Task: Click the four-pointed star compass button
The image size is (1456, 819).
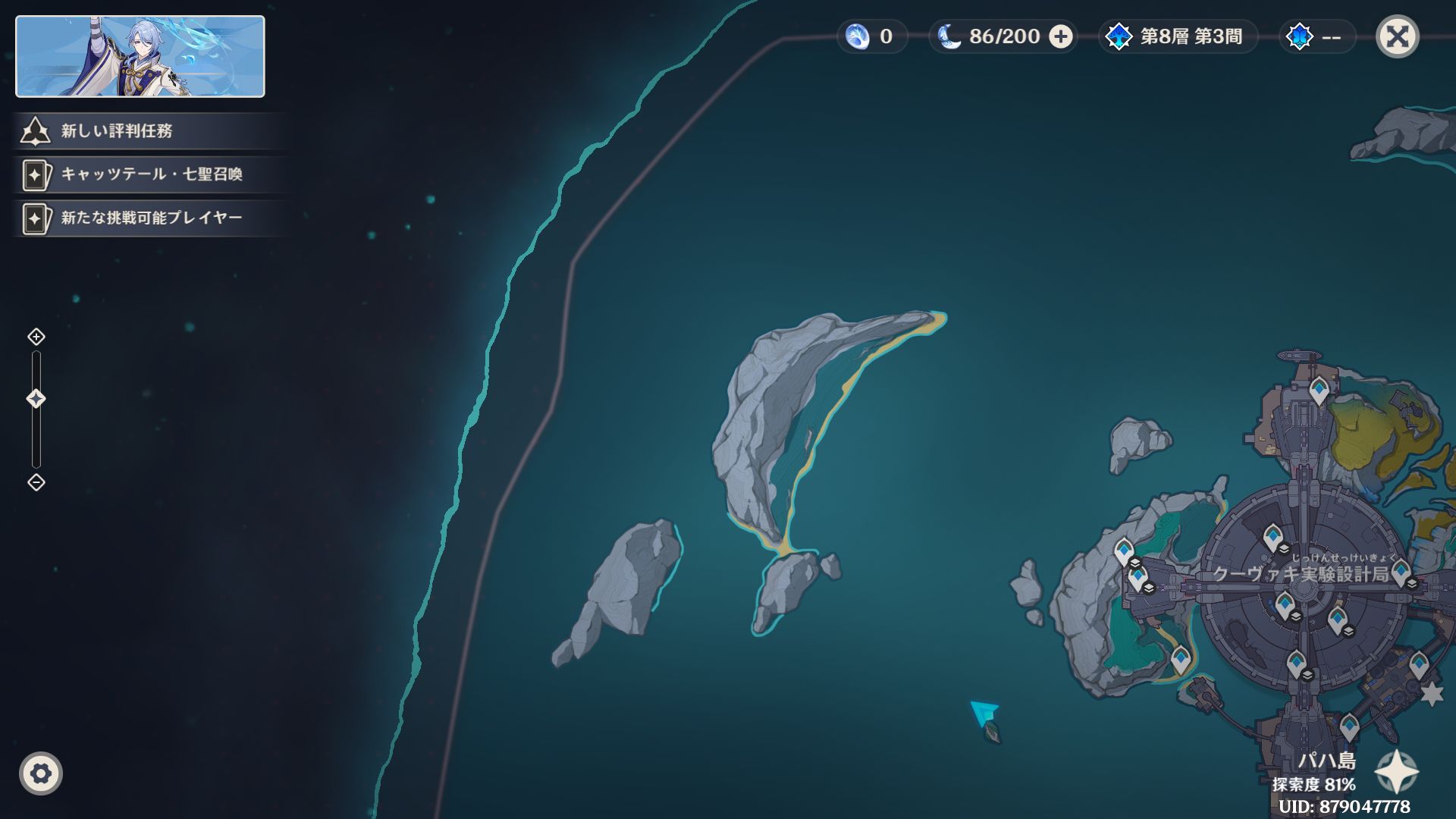Action: click(x=1396, y=772)
